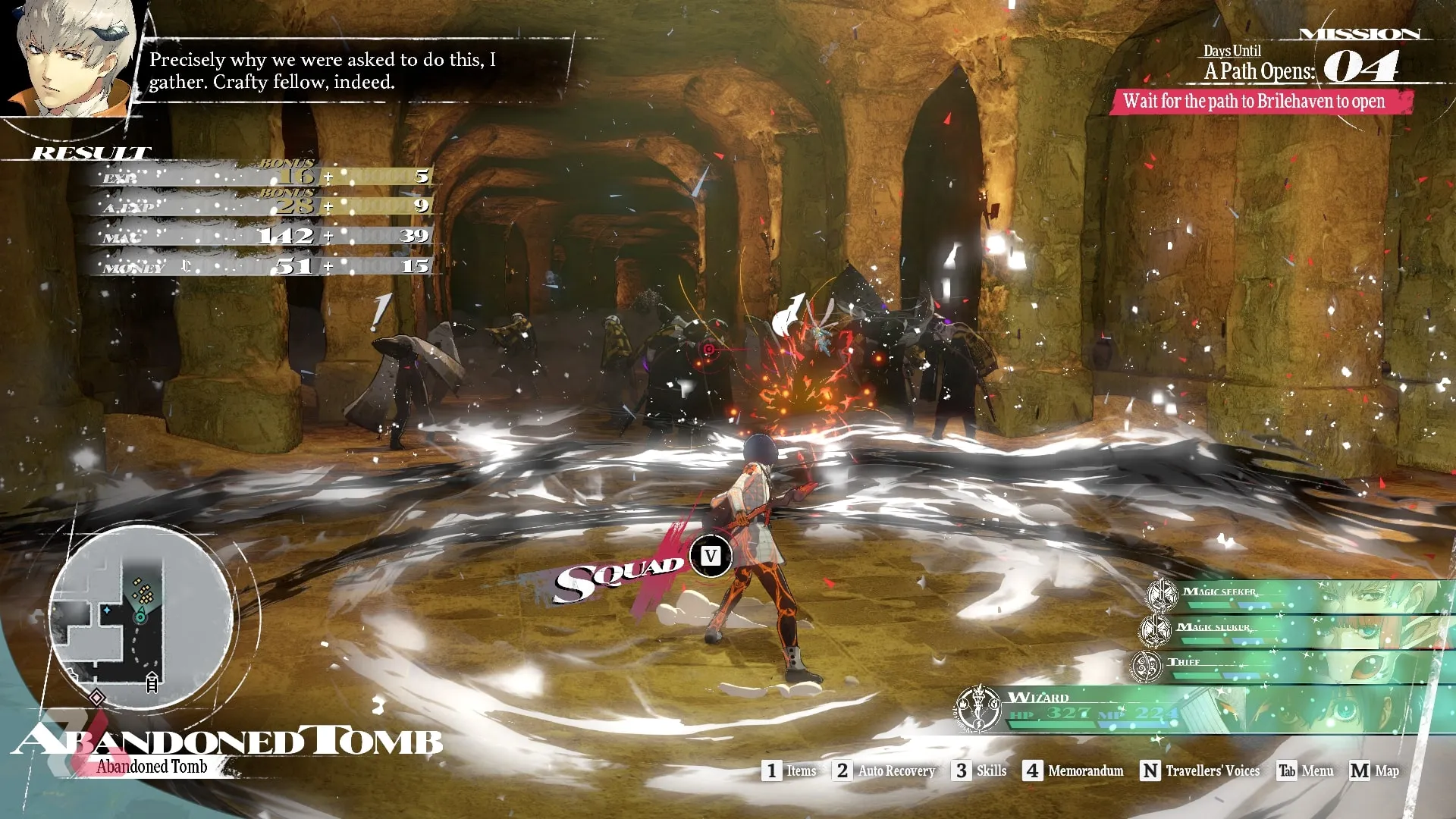Open the main Menu shortcut
Screen dimensions: 1456x819
(x=1305, y=770)
